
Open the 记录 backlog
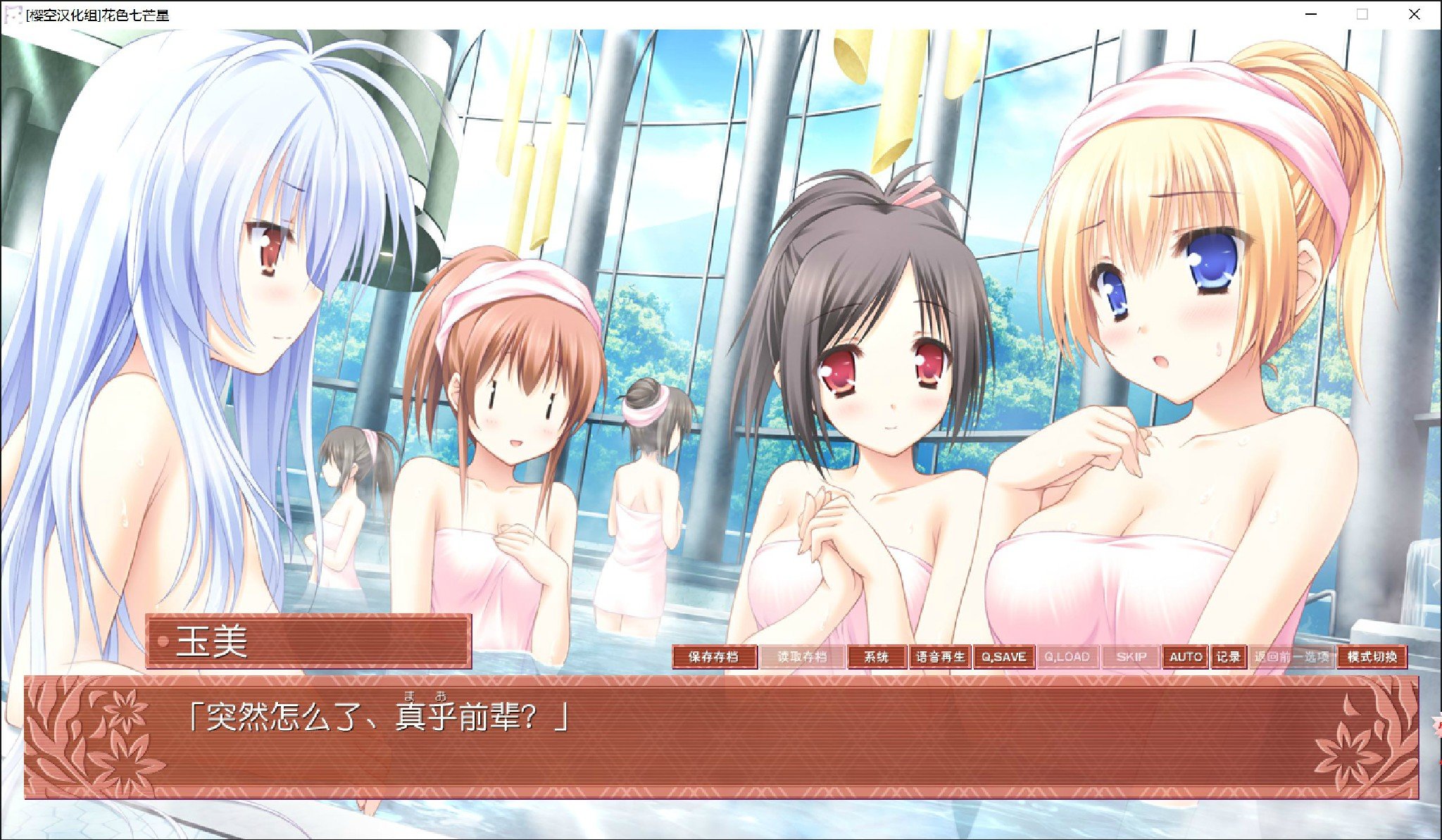1229,657
